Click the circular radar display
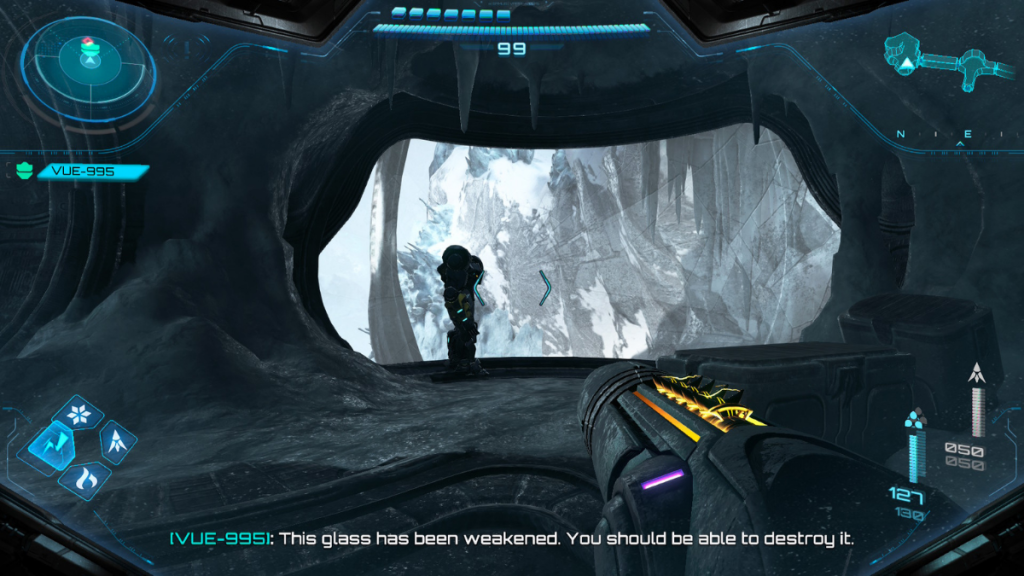The width and height of the screenshot is (1024, 576). (90, 61)
